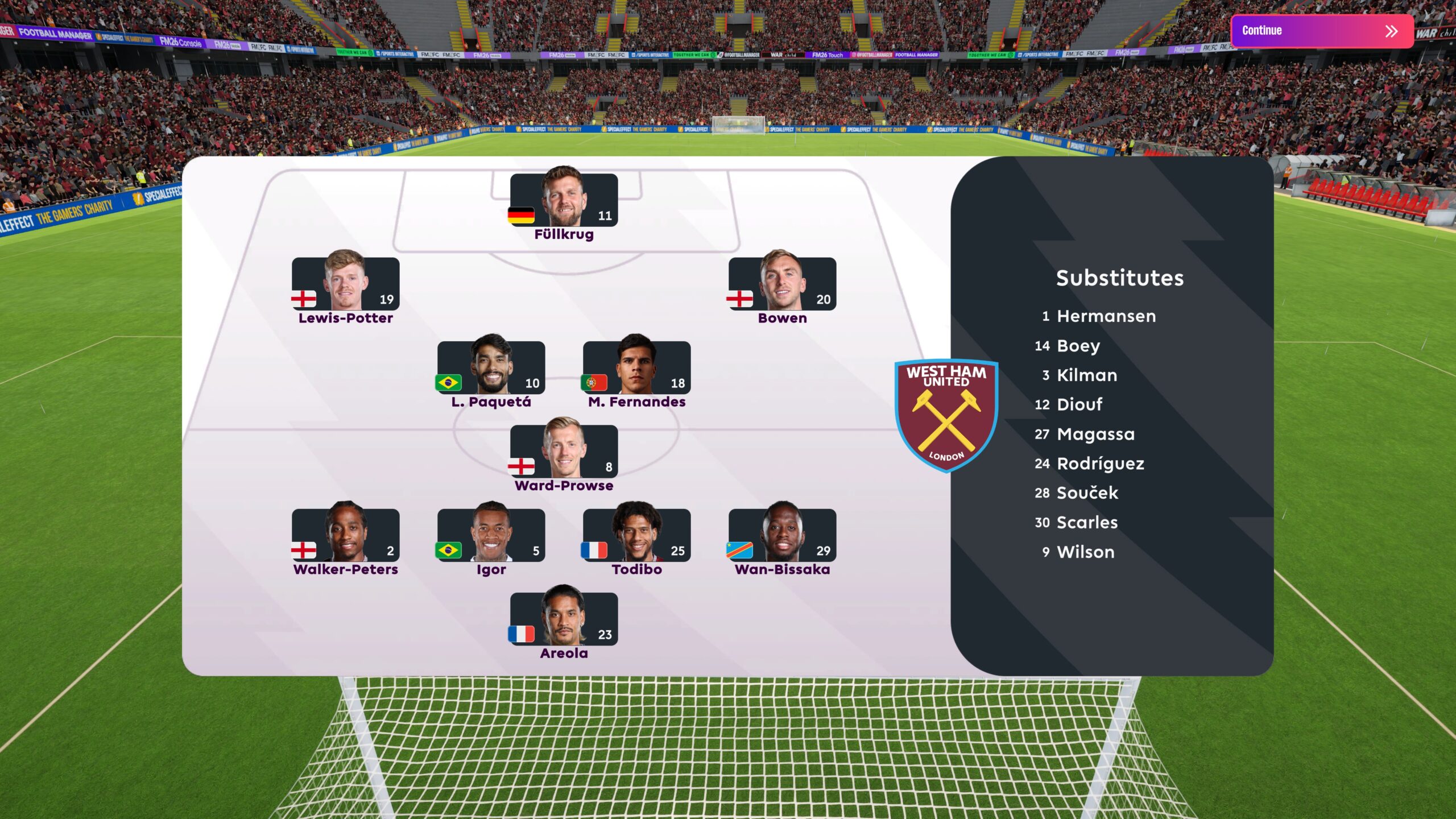This screenshot has width=1456, height=819.
Task: Click the West Ham United crest
Action: 946,415
